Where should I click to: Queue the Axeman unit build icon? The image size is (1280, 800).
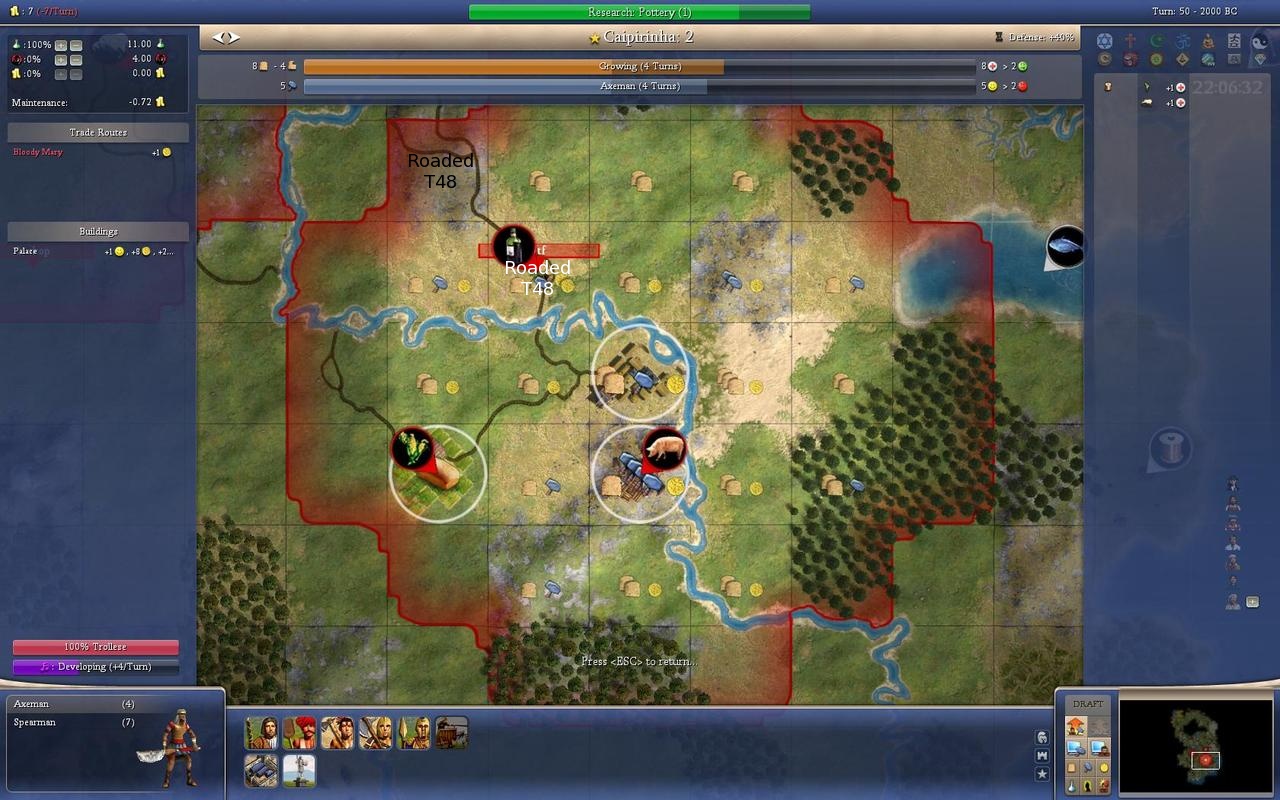(375, 733)
